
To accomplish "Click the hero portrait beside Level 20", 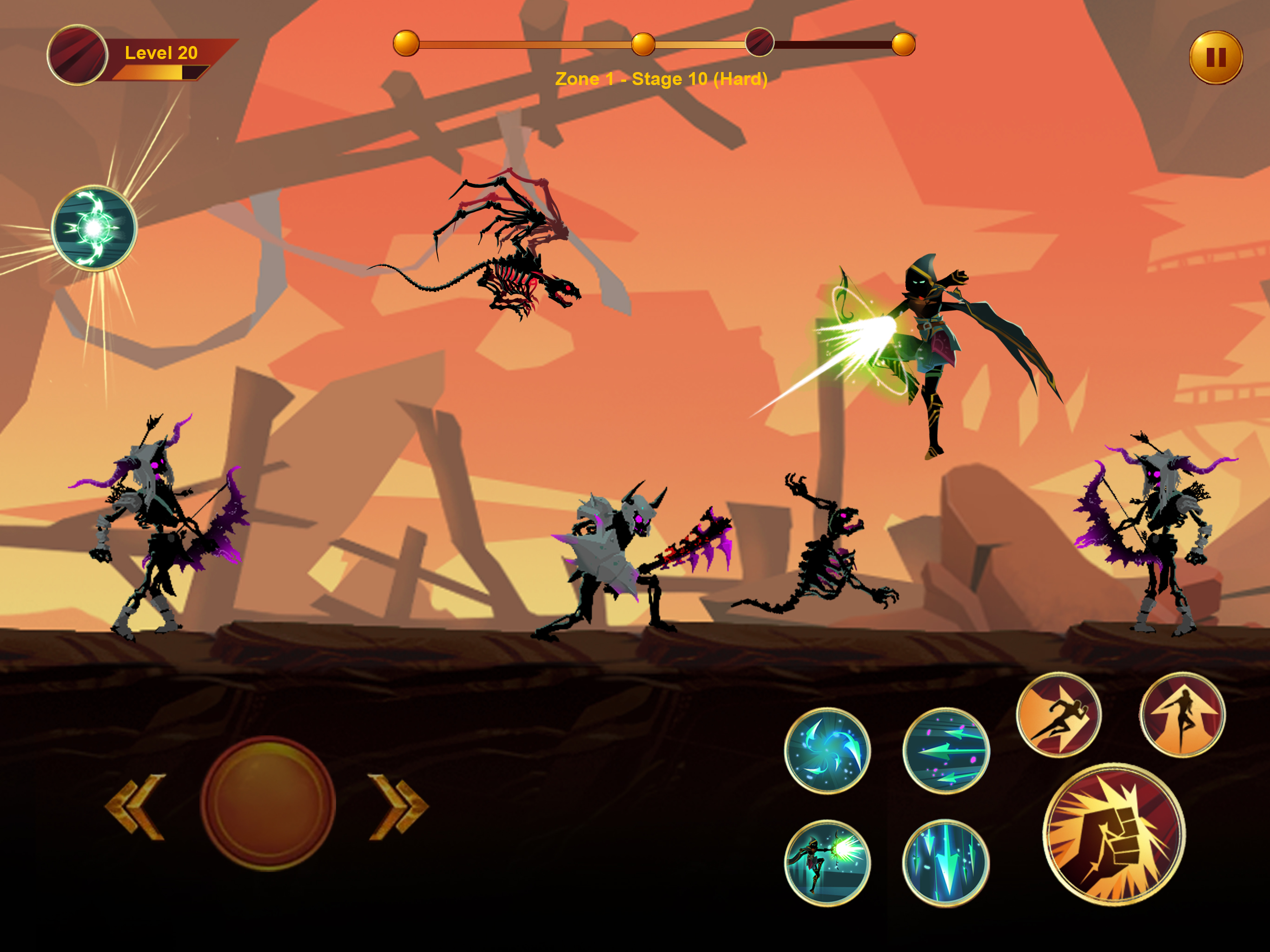I will point(78,55).
